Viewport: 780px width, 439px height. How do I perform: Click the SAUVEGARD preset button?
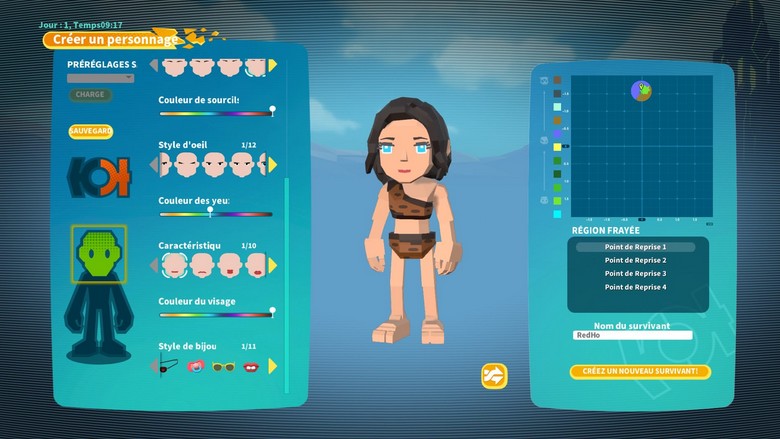(x=90, y=131)
